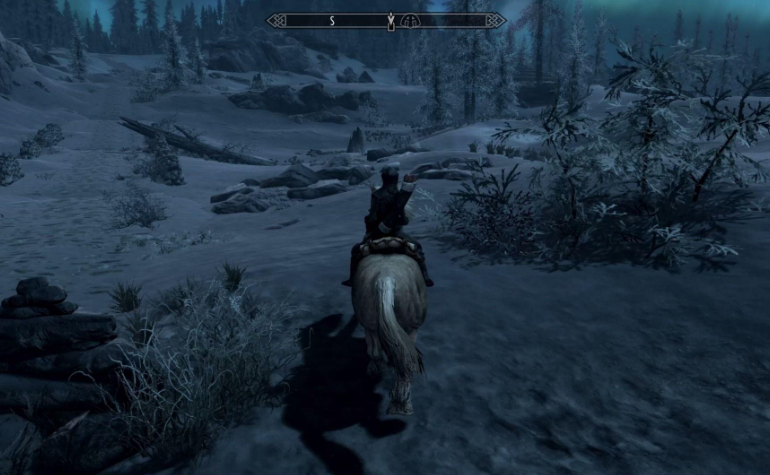Select the dome-shaped location marker on the compass
This screenshot has height=475, width=770.
tap(410, 20)
